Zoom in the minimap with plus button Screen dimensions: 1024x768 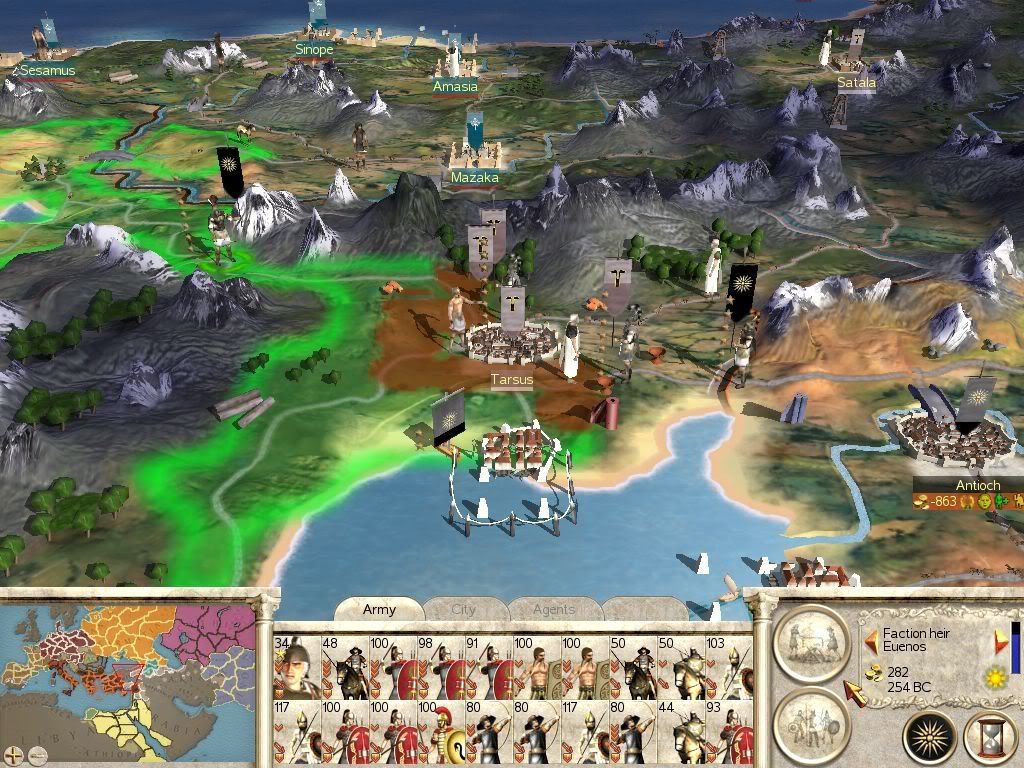(12, 753)
